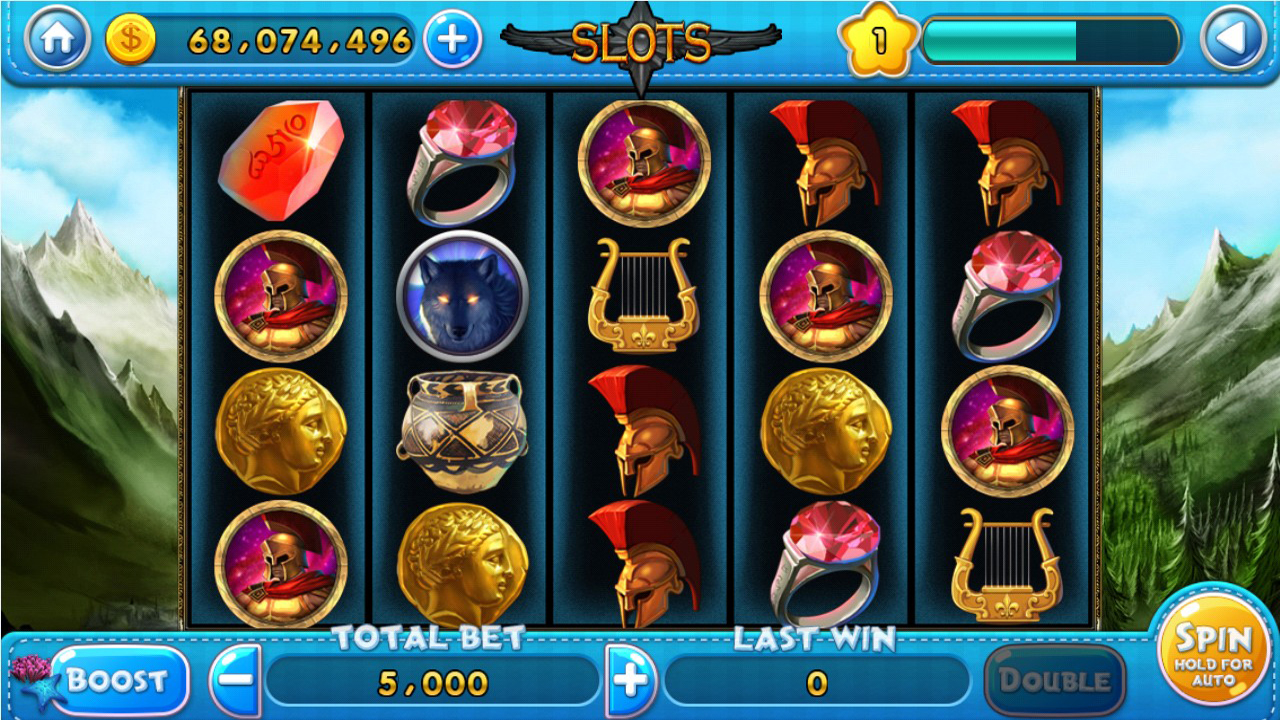Go to the home screen

click(x=57, y=40)
